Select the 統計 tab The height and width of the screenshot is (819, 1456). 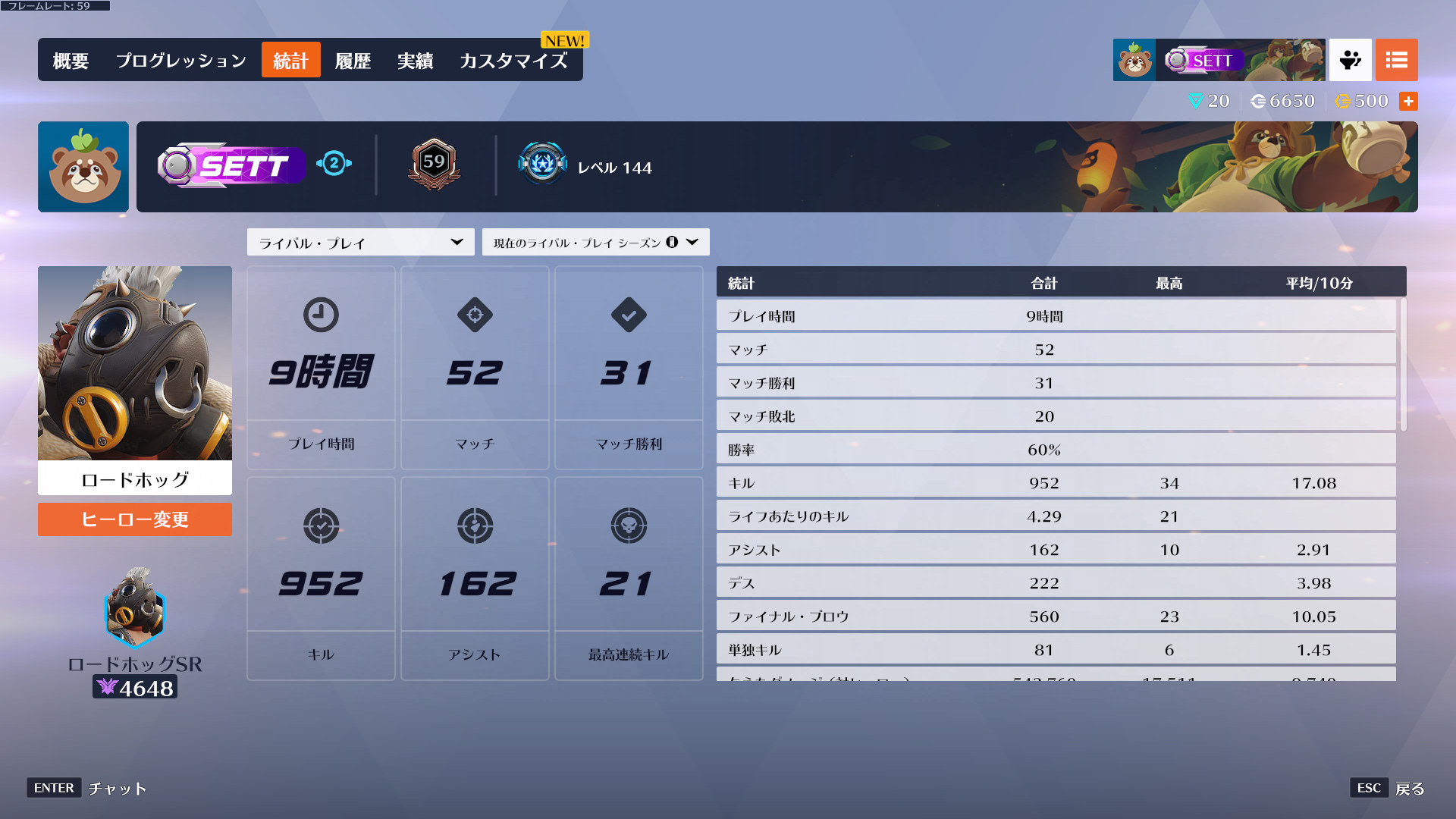290,61
